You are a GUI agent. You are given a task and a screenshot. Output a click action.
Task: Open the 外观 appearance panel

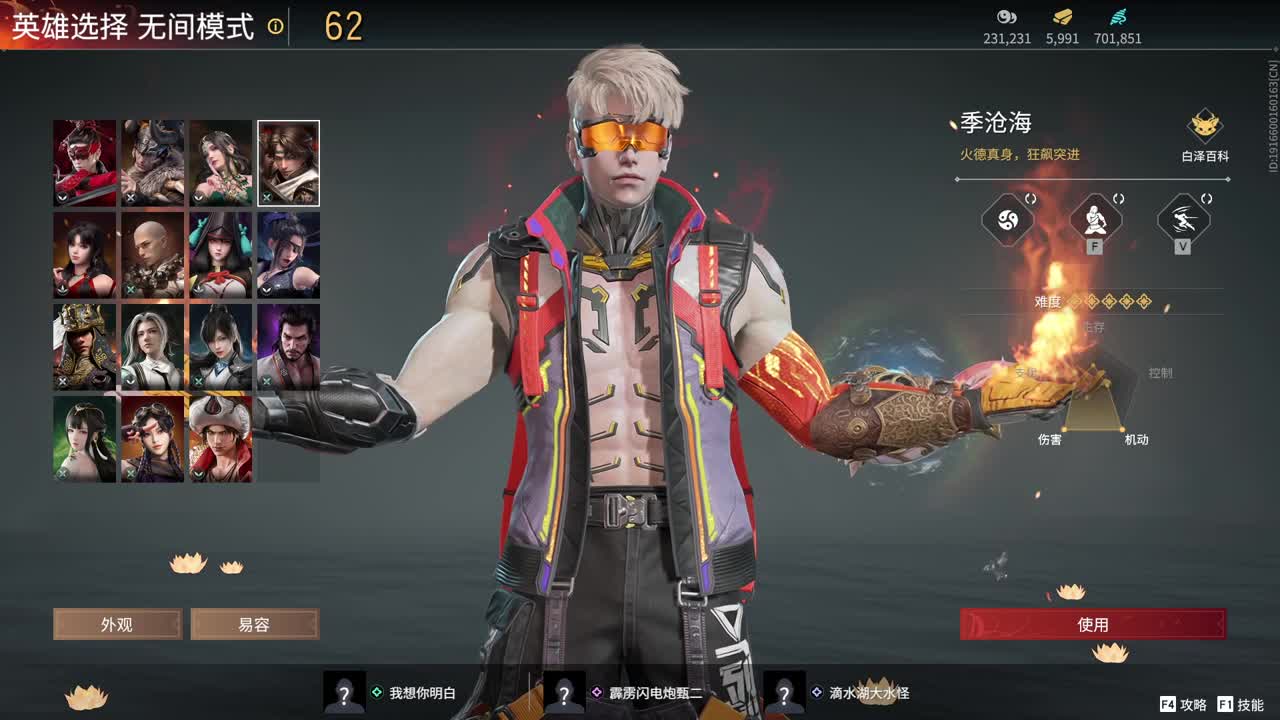tap(117, 624)
